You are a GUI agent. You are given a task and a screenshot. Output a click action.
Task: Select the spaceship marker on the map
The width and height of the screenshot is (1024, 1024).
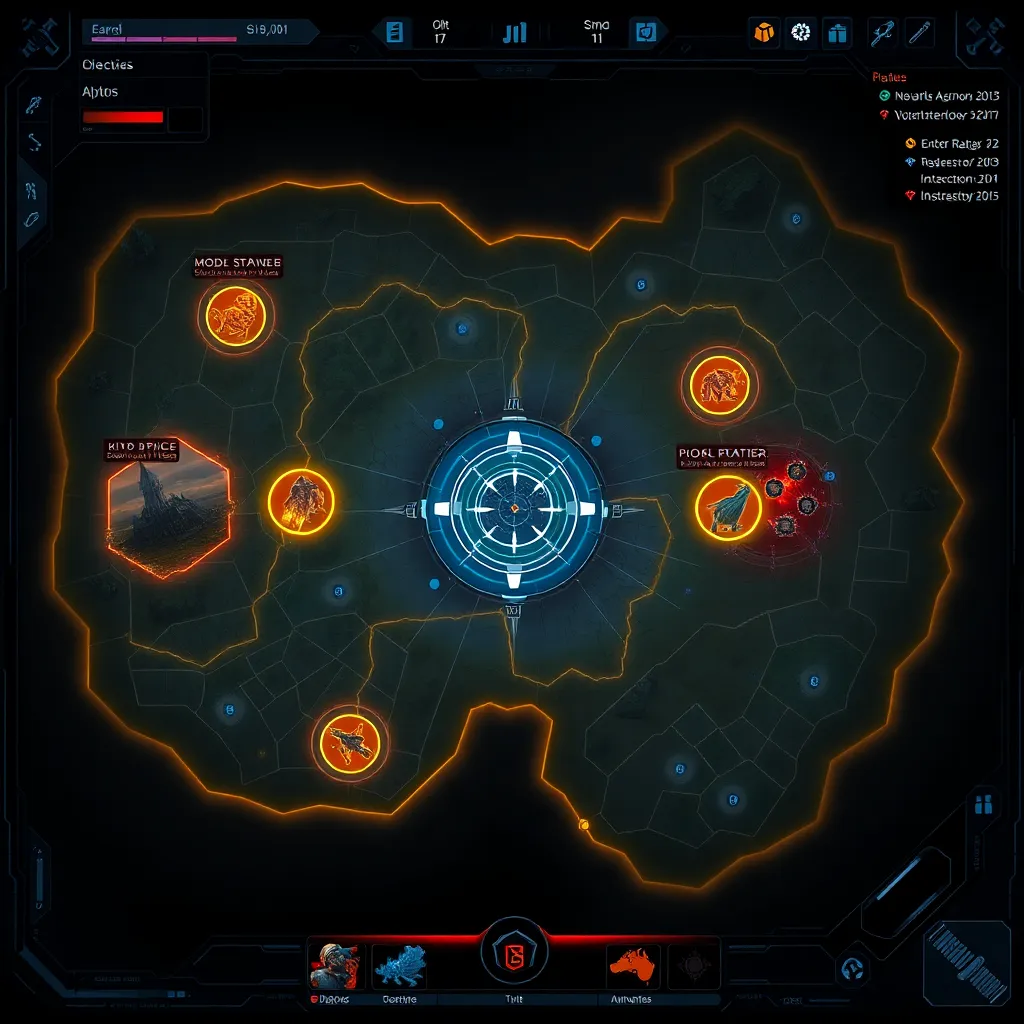coord(349,742)
